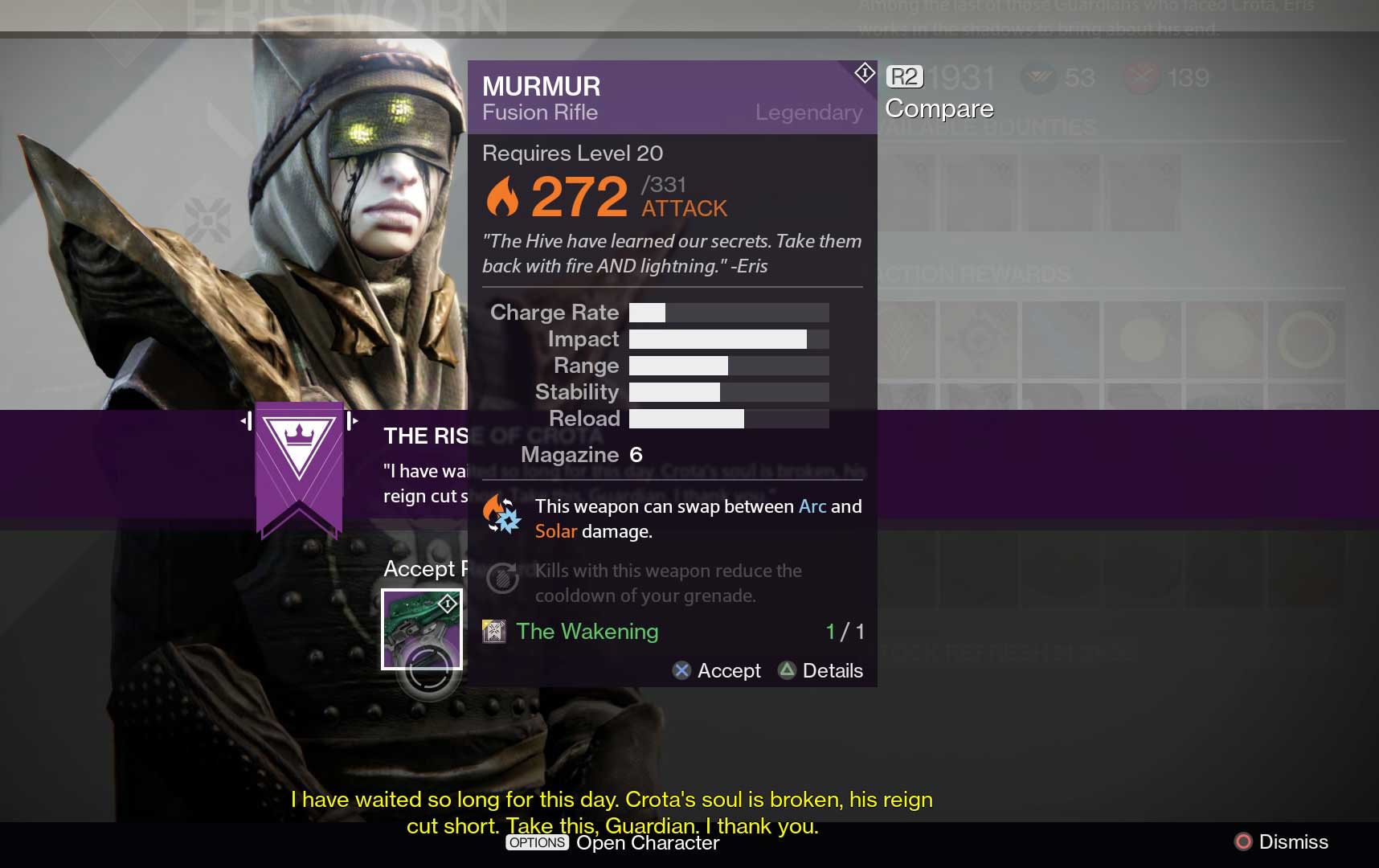Click the Rise of Crota quest banner emblem
Image resolution: width=1379 pixels, height=868 pixels.
[x=299, y=466]
